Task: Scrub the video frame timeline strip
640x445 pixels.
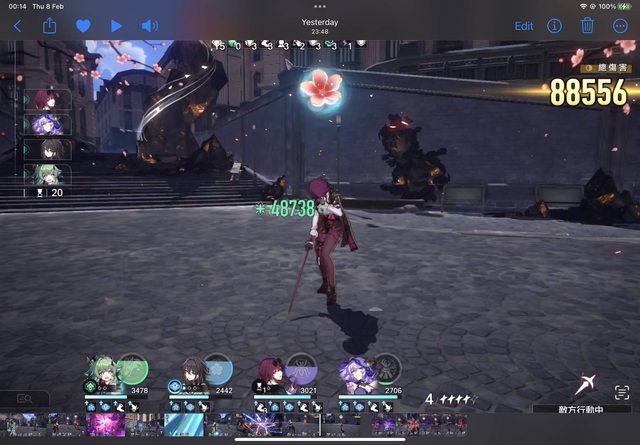Action: (x=320, y=424)
